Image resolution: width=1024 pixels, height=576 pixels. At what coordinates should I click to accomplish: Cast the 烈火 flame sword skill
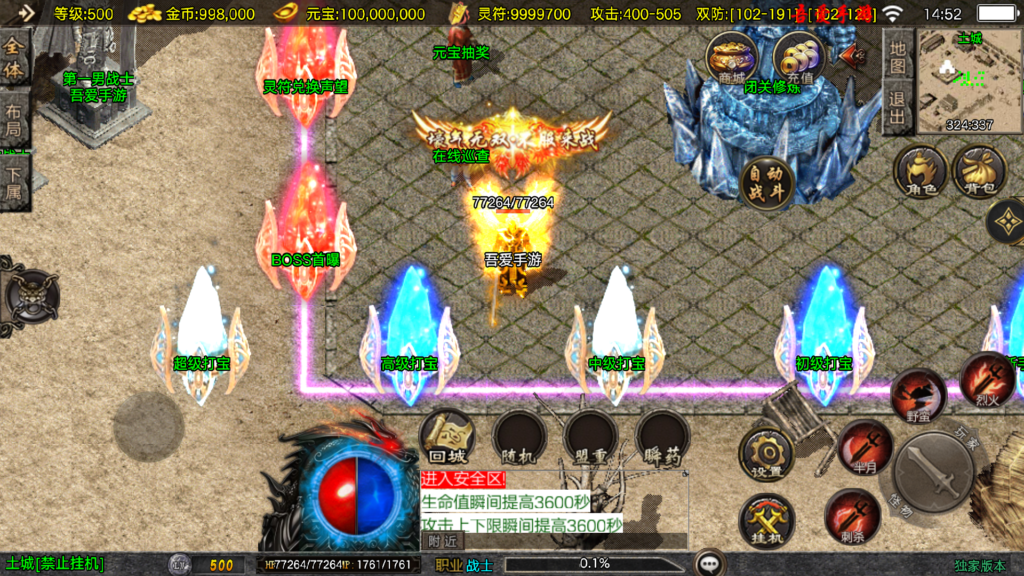pyautogui.click(x=986, y=378)
